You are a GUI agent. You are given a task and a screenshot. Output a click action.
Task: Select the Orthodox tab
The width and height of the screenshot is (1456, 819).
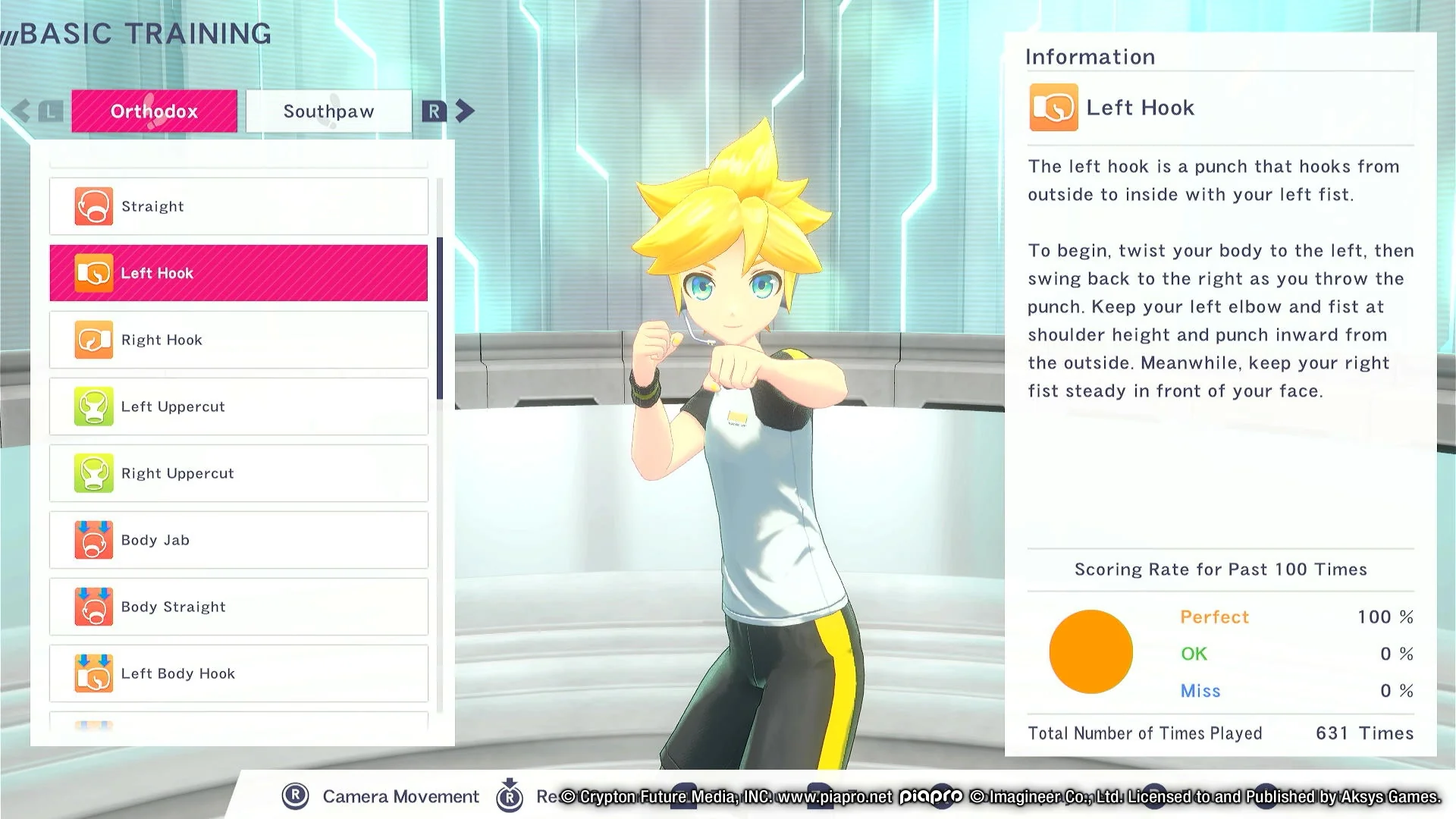click(154, 111)
